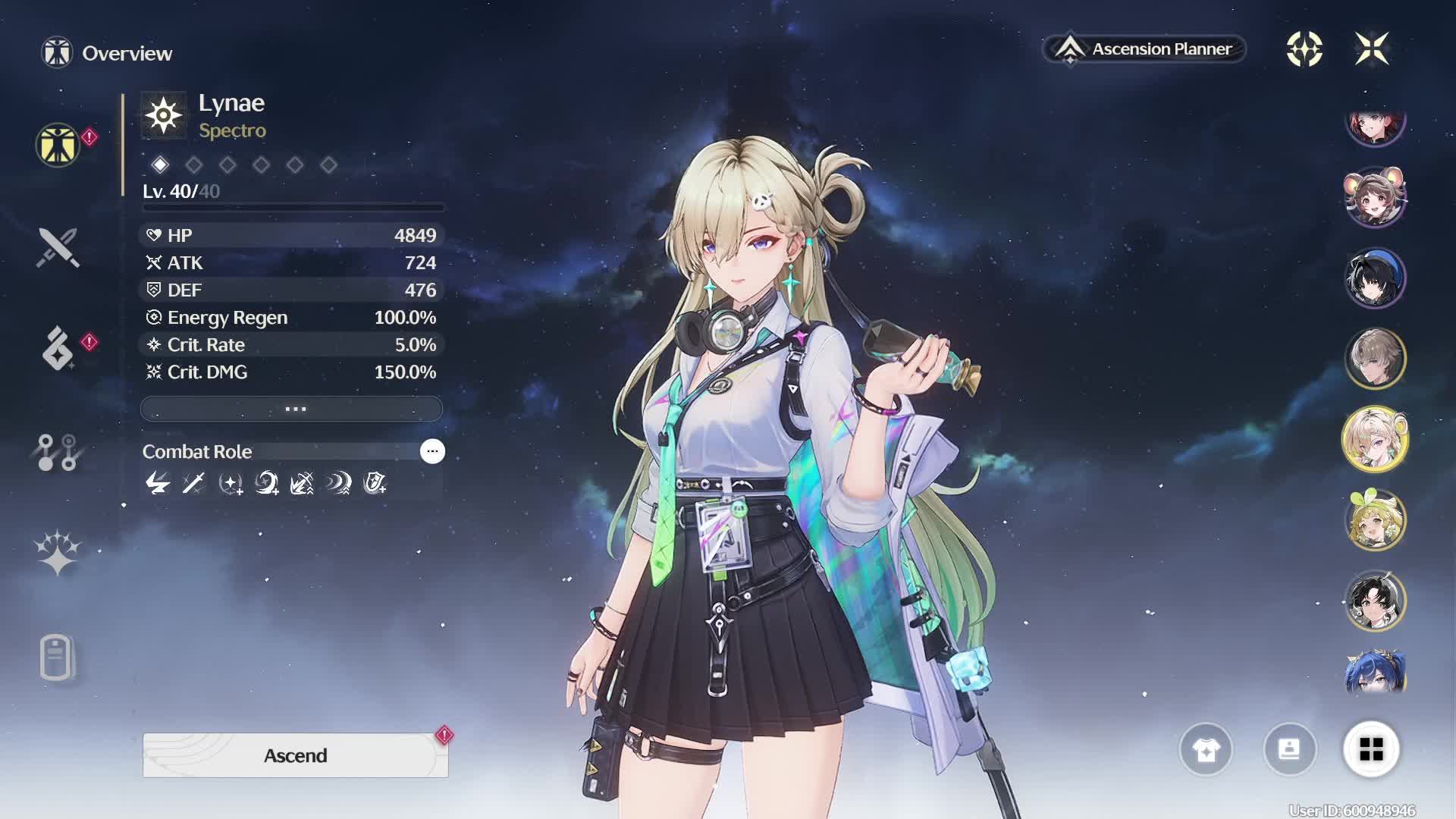Viewport: 1456px width, 819px height.
Task: Open the sparkle resonance chain tab
Action: pyautogui.click(x=58, y=552)
